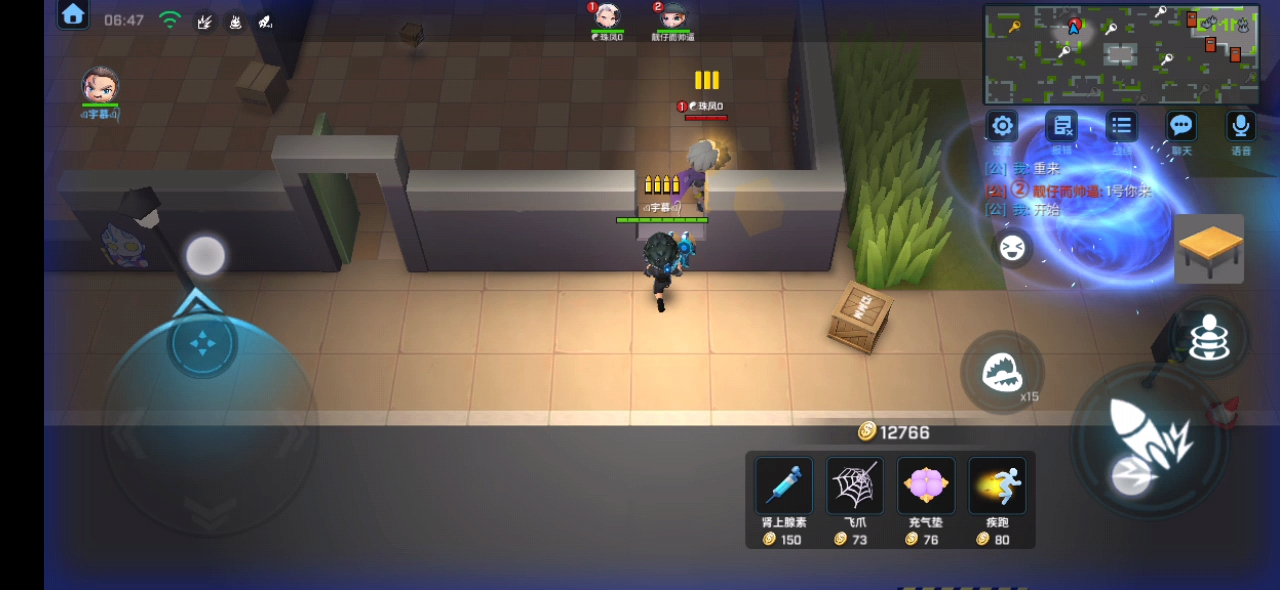Tap the teammate avatar 宇暮
Viewport: 1280px width, 590px height.
pos(100,86)
